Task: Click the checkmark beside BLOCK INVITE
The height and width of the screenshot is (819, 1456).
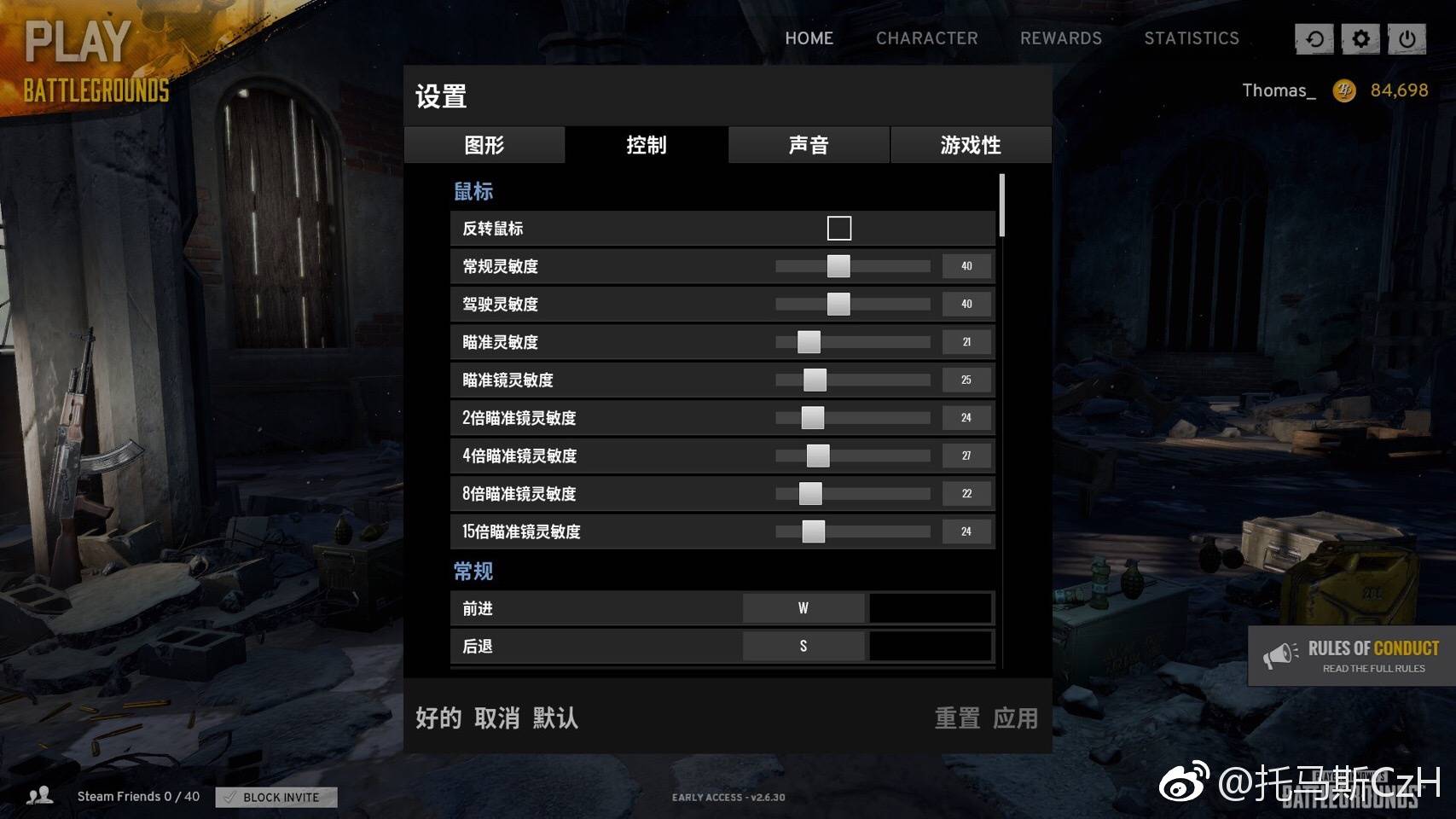Action: tap(229, 797)
